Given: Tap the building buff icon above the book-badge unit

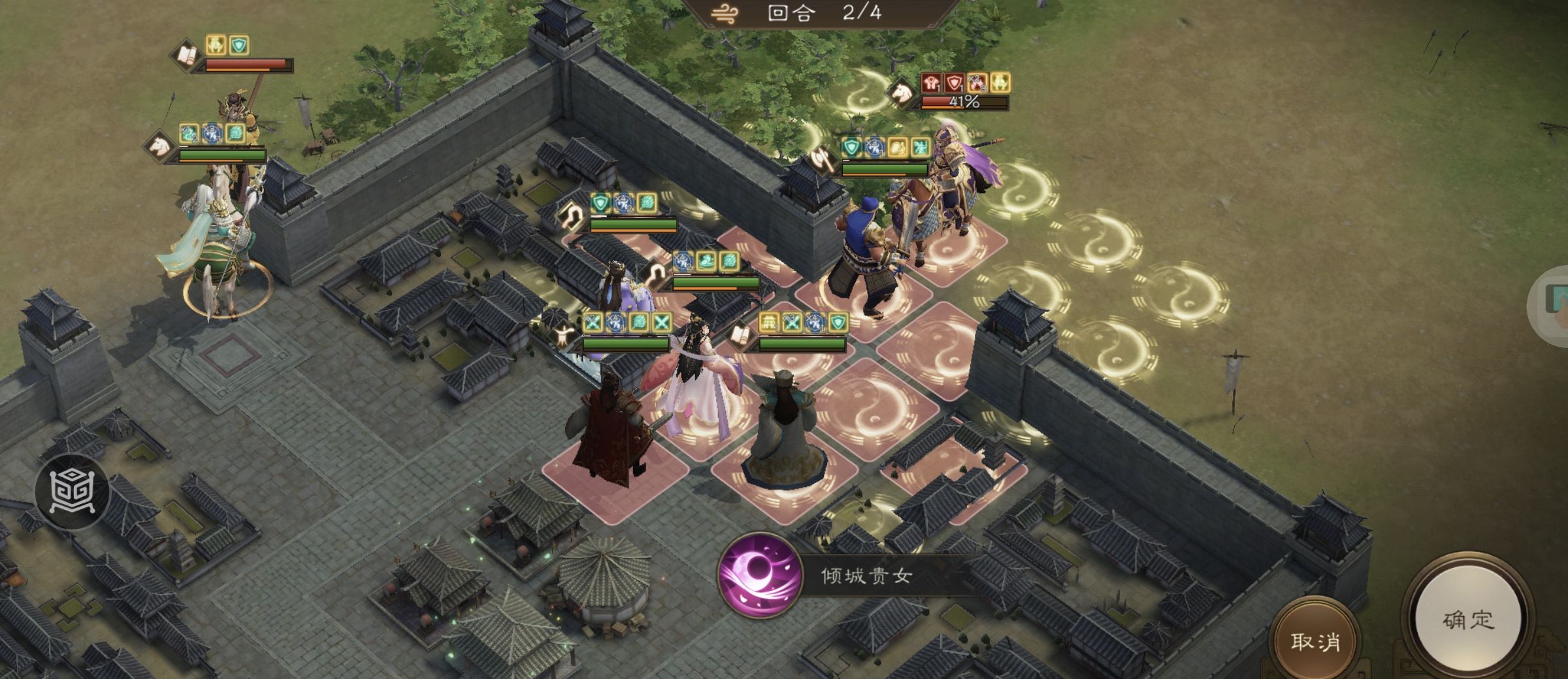Looking at the screenshot, I should (768, 322).
